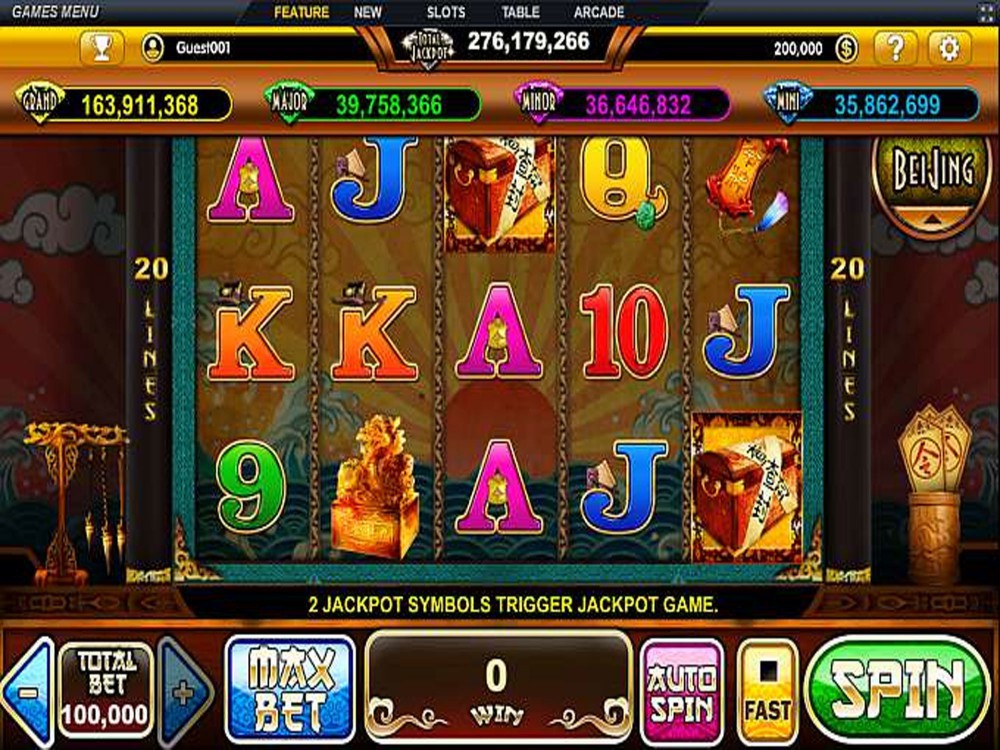Image resolution: width=1000 pixels, height=750 pixels.
Task: Open the Games Menu
Action: coord(55,12)
